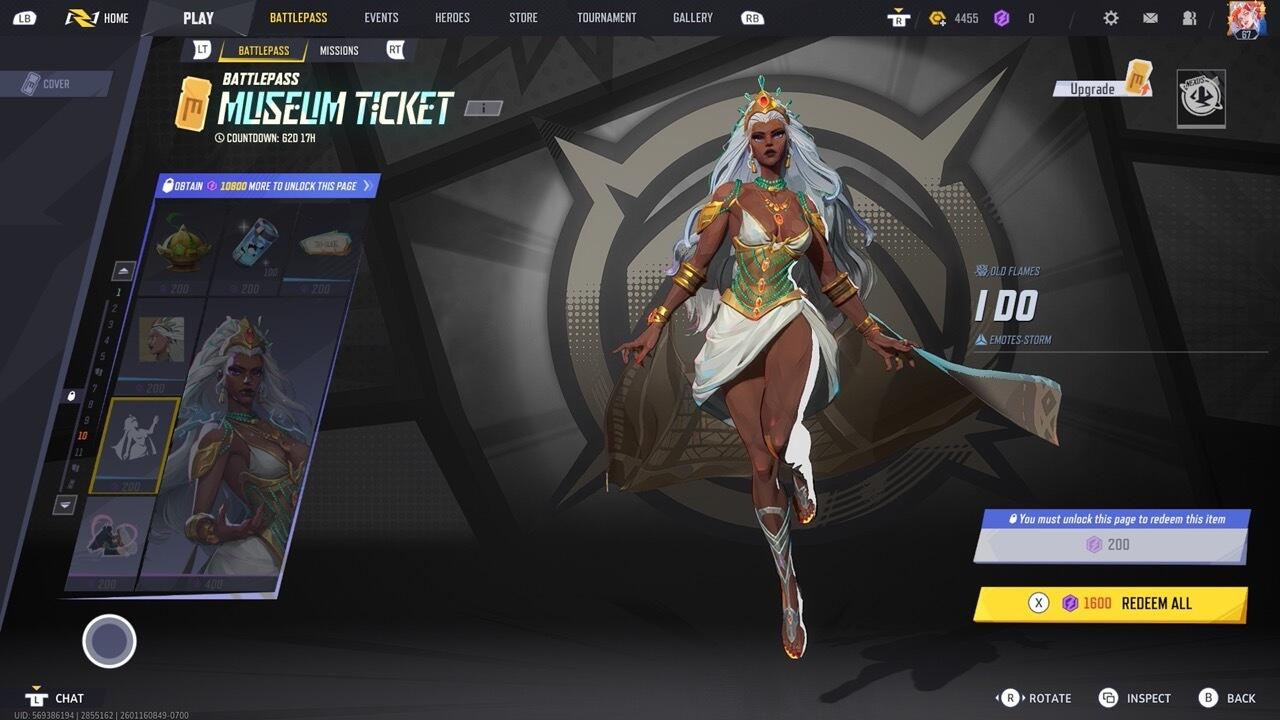Image resolution: width=1280 pixels, height=720 pixels.
Task: View the player profile avatar
Action: (1246, 20)
